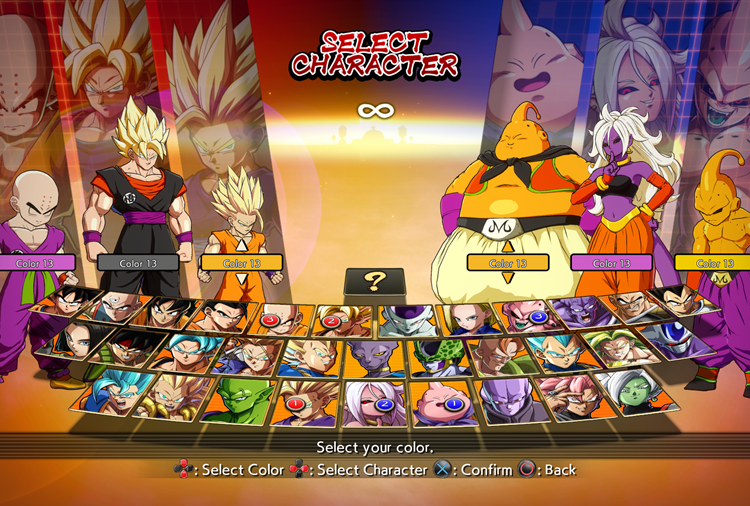Choose Piccolo's green portrait

click(240, 400)
